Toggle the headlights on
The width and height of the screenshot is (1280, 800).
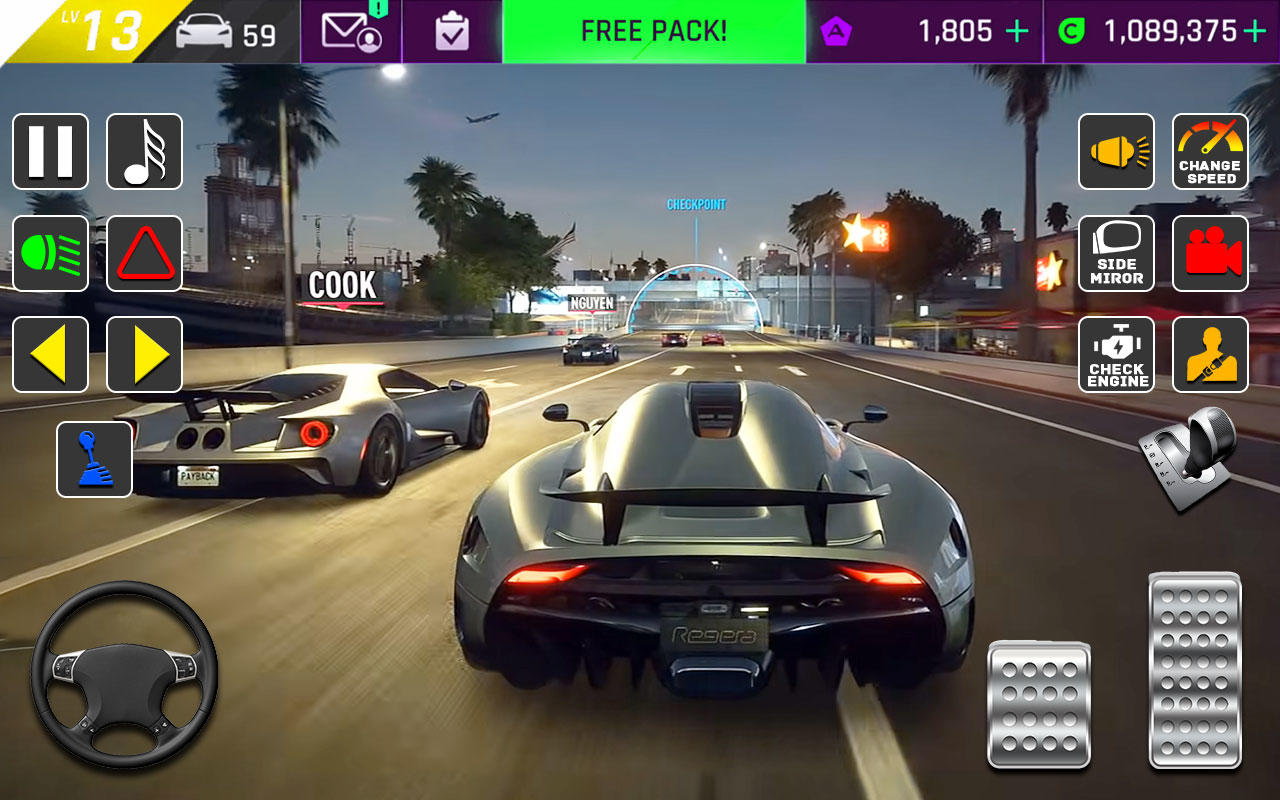coord(50,253)
